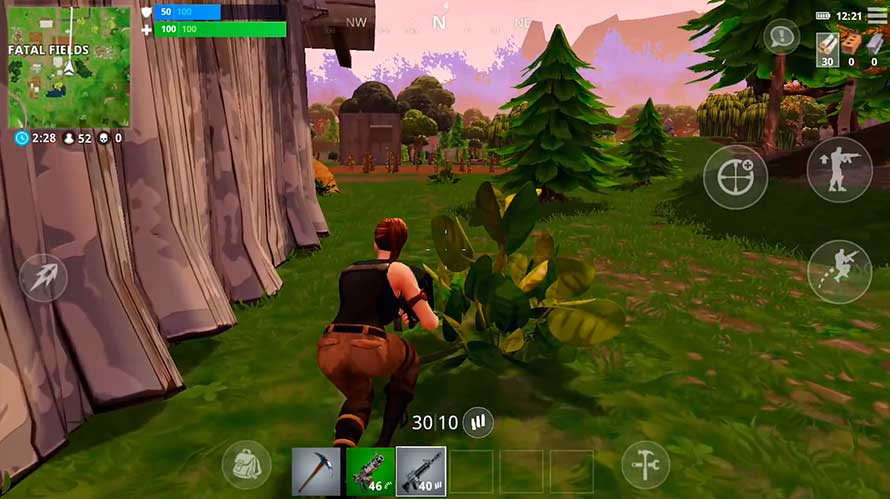Activate the auto-run sprint button
Image resolution: width=890 pixels, height=499 pixels.
44,277
